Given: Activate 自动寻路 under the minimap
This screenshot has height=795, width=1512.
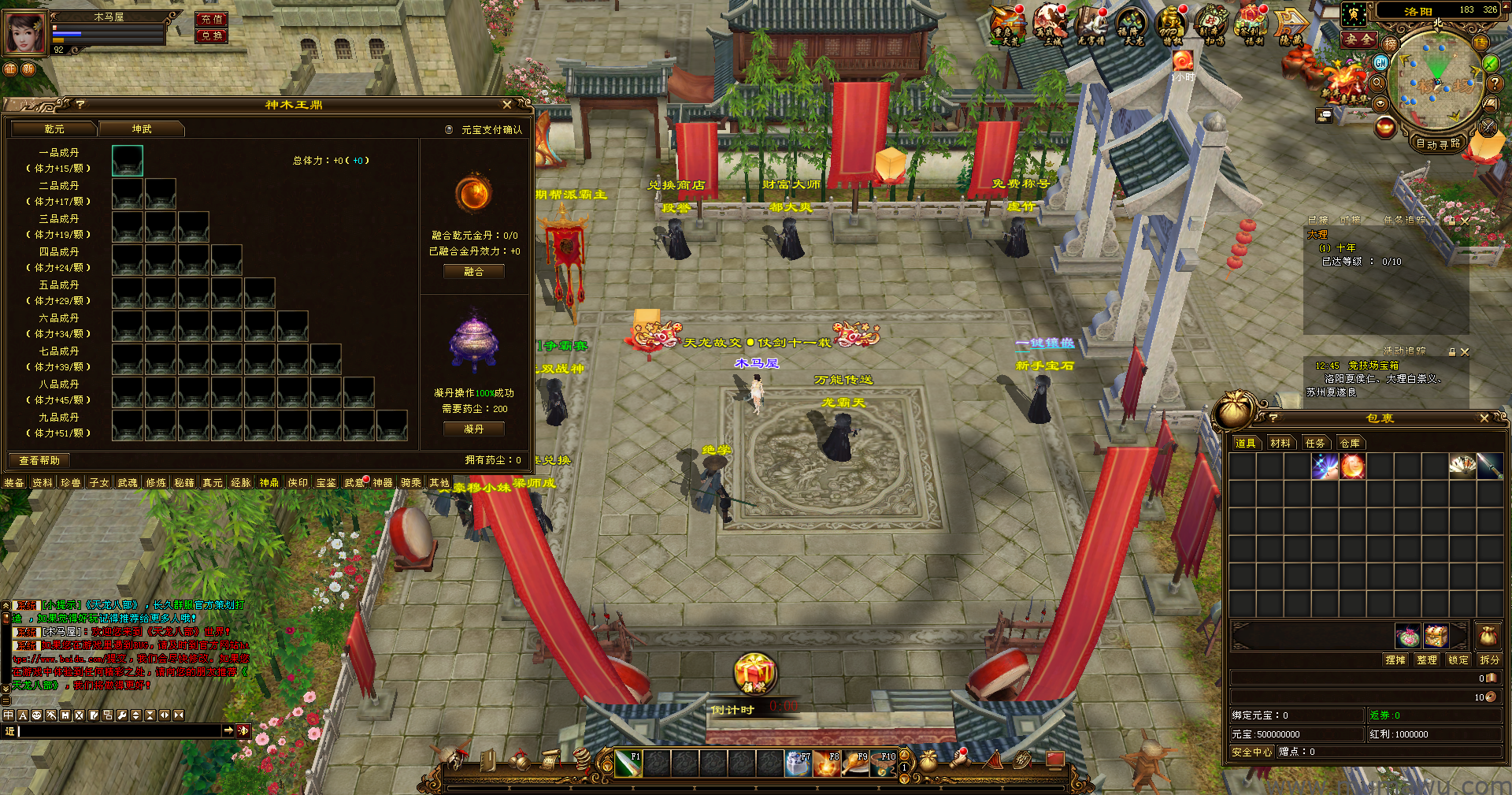Looking at the screenshot, I should click(x=1437, y=143).
